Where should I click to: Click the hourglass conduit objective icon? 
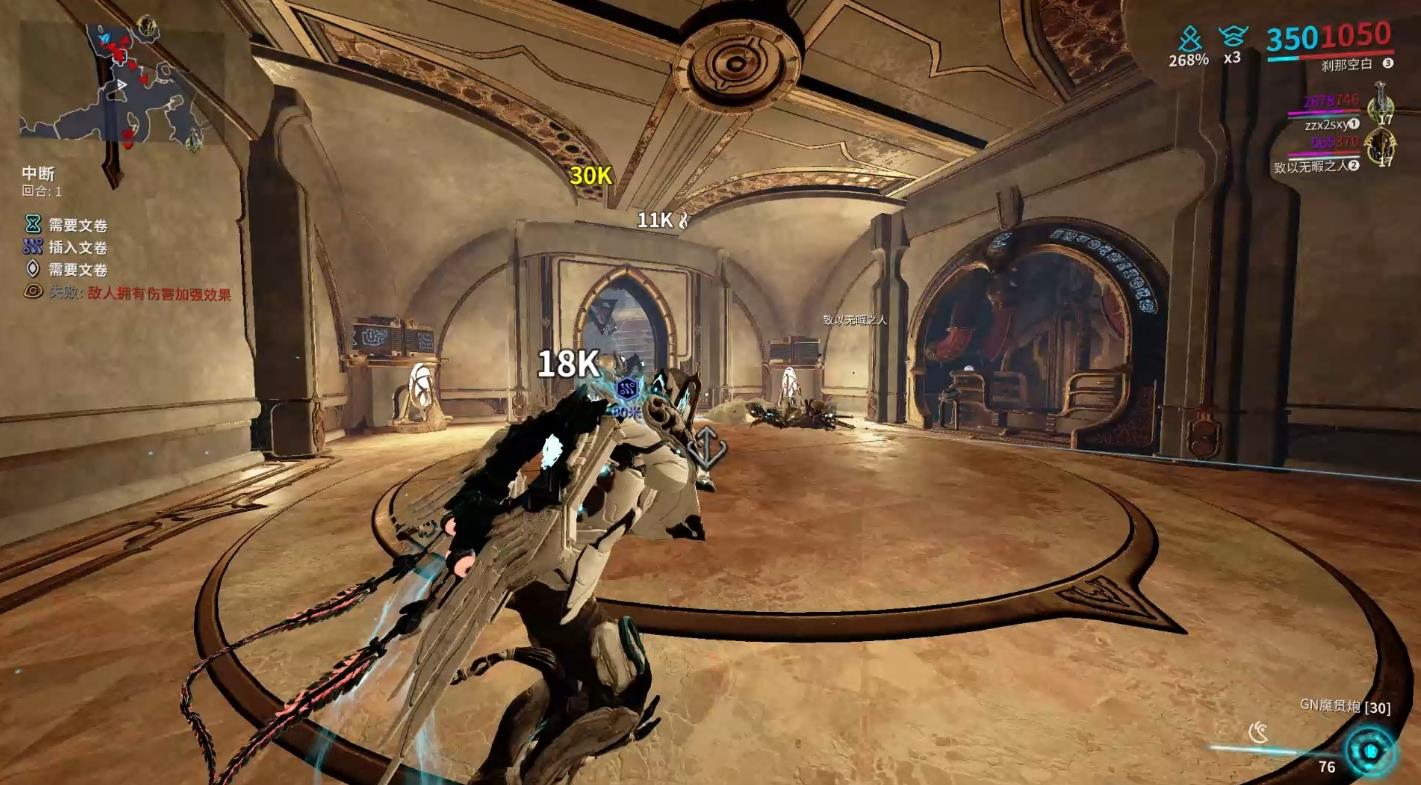[33, 225]
